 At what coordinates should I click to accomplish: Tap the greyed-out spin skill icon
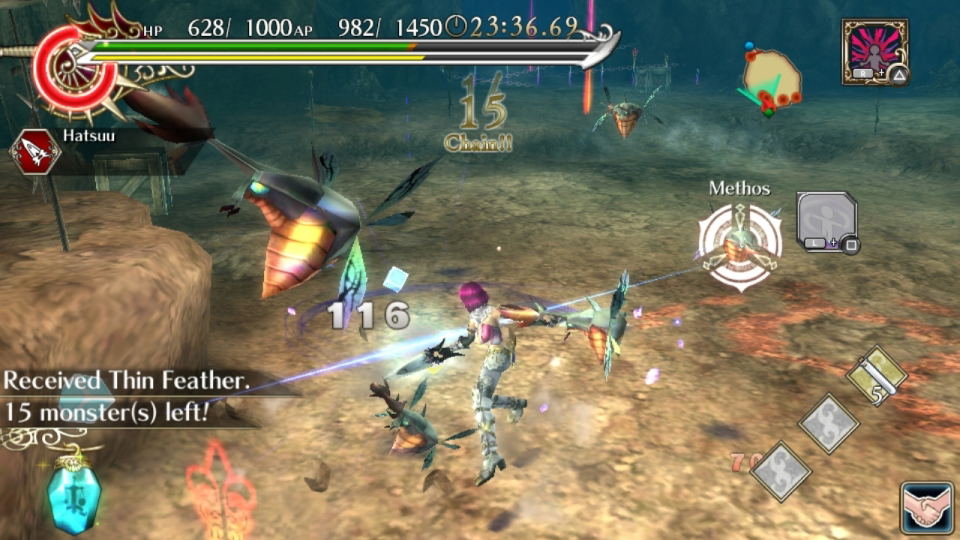tap(825, 221)
